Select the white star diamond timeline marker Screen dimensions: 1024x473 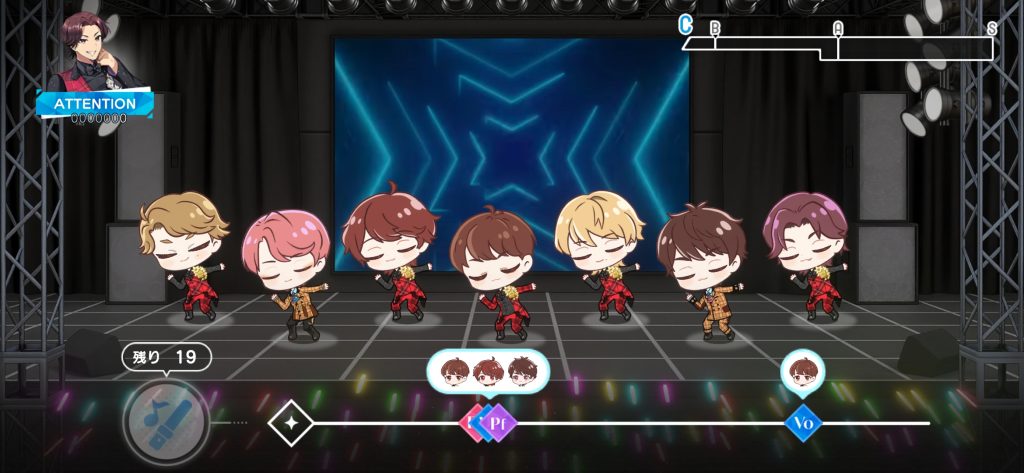pyautogui.click(x=290, y=423)
